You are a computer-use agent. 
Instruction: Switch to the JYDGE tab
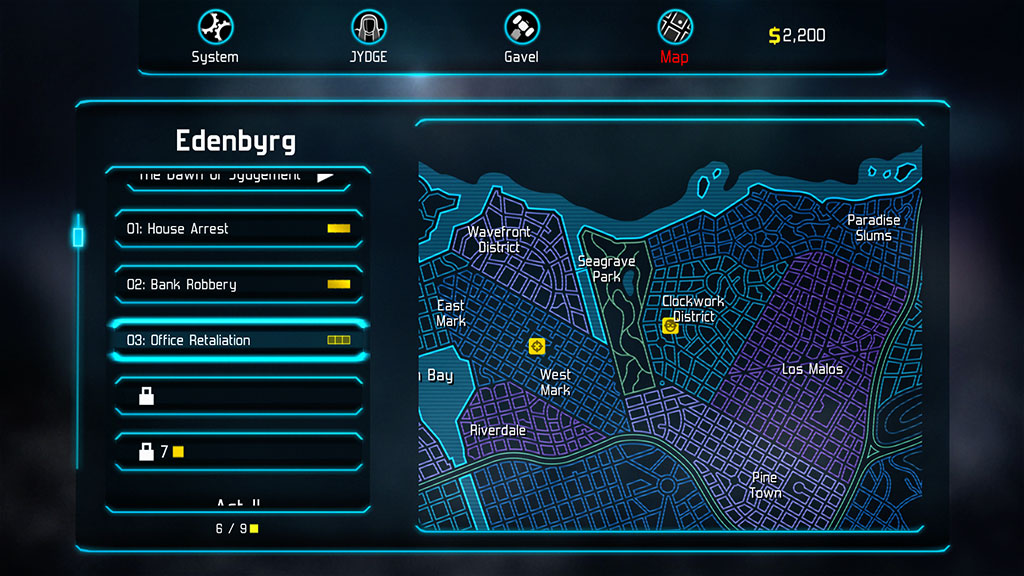click(x=368, y=37)
